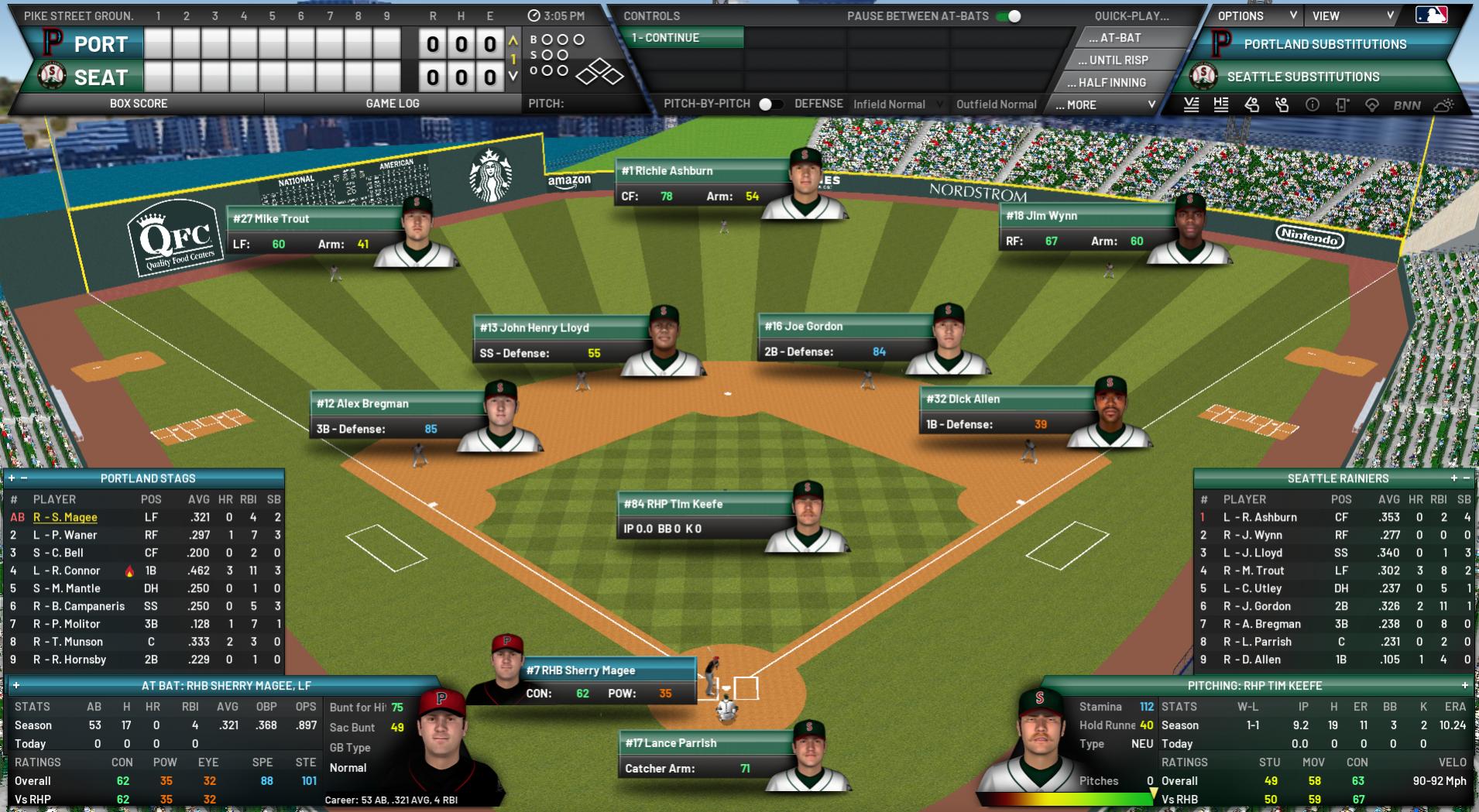
Task: Quick-play through the current At-Bat
Action: tap(1119, 38)
